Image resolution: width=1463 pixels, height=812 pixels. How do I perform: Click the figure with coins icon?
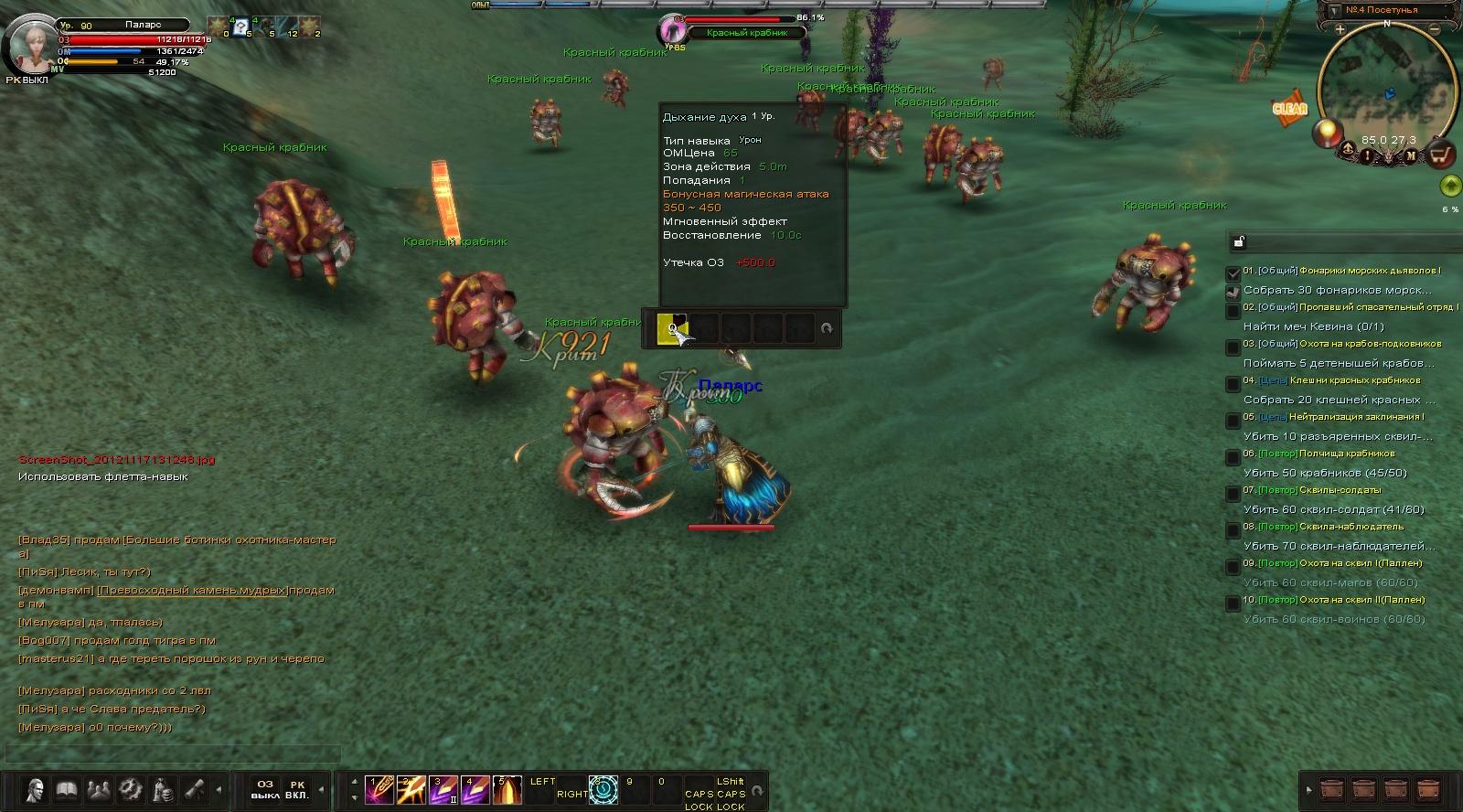163,789
